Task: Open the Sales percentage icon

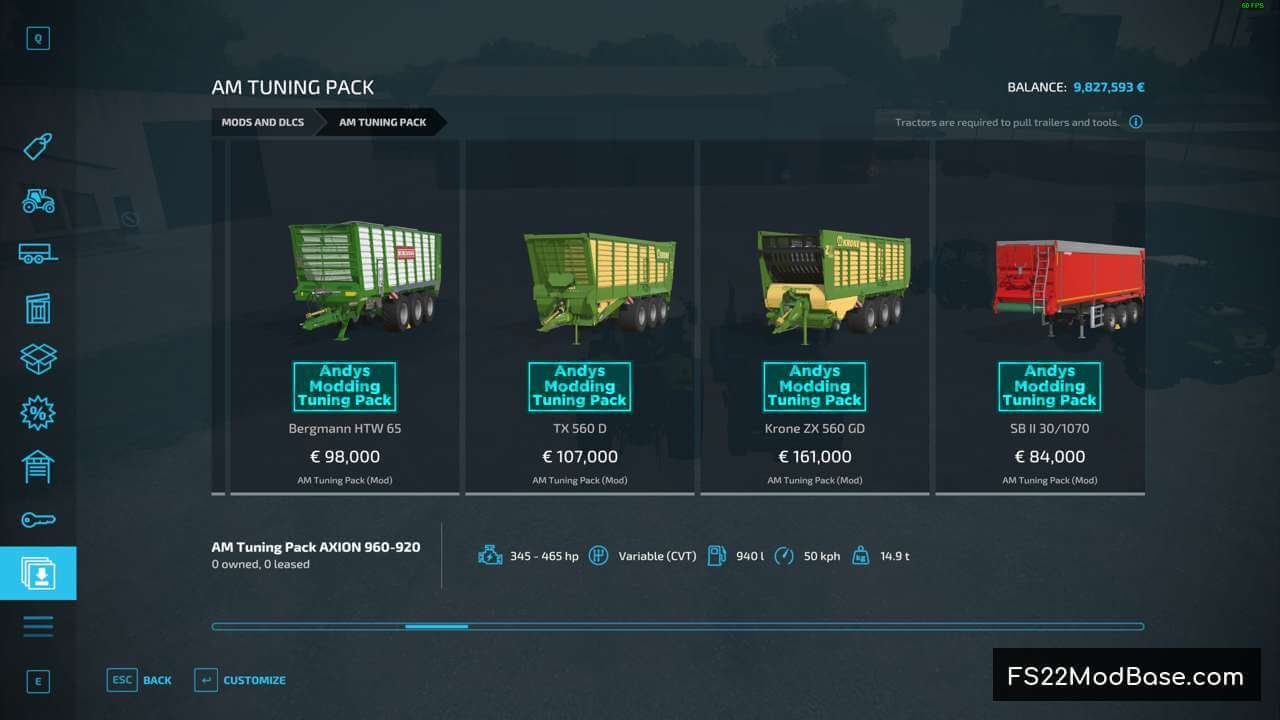Action: click(x=38, y=412)
